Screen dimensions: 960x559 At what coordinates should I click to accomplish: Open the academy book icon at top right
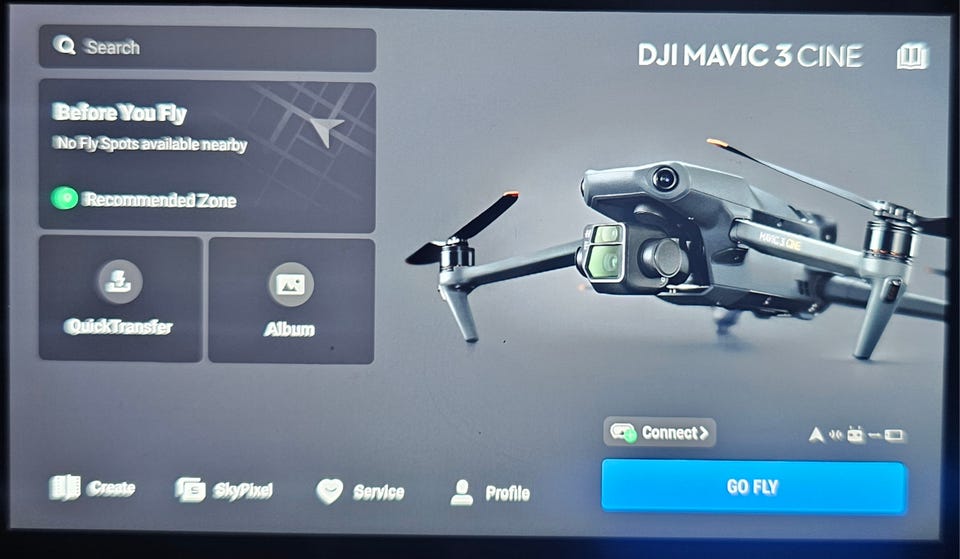(x=911, y=56)
